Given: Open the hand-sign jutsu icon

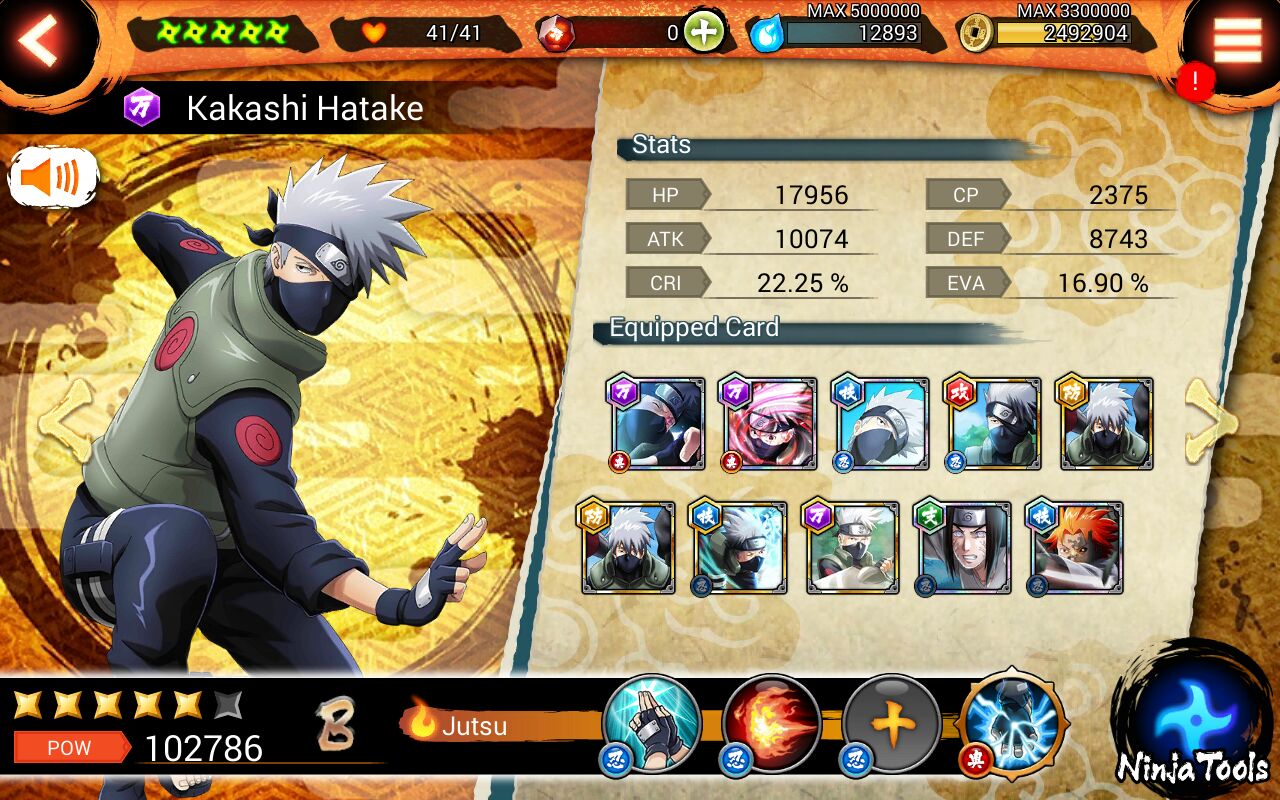Looking at the screenshot, I should point(652,723).
